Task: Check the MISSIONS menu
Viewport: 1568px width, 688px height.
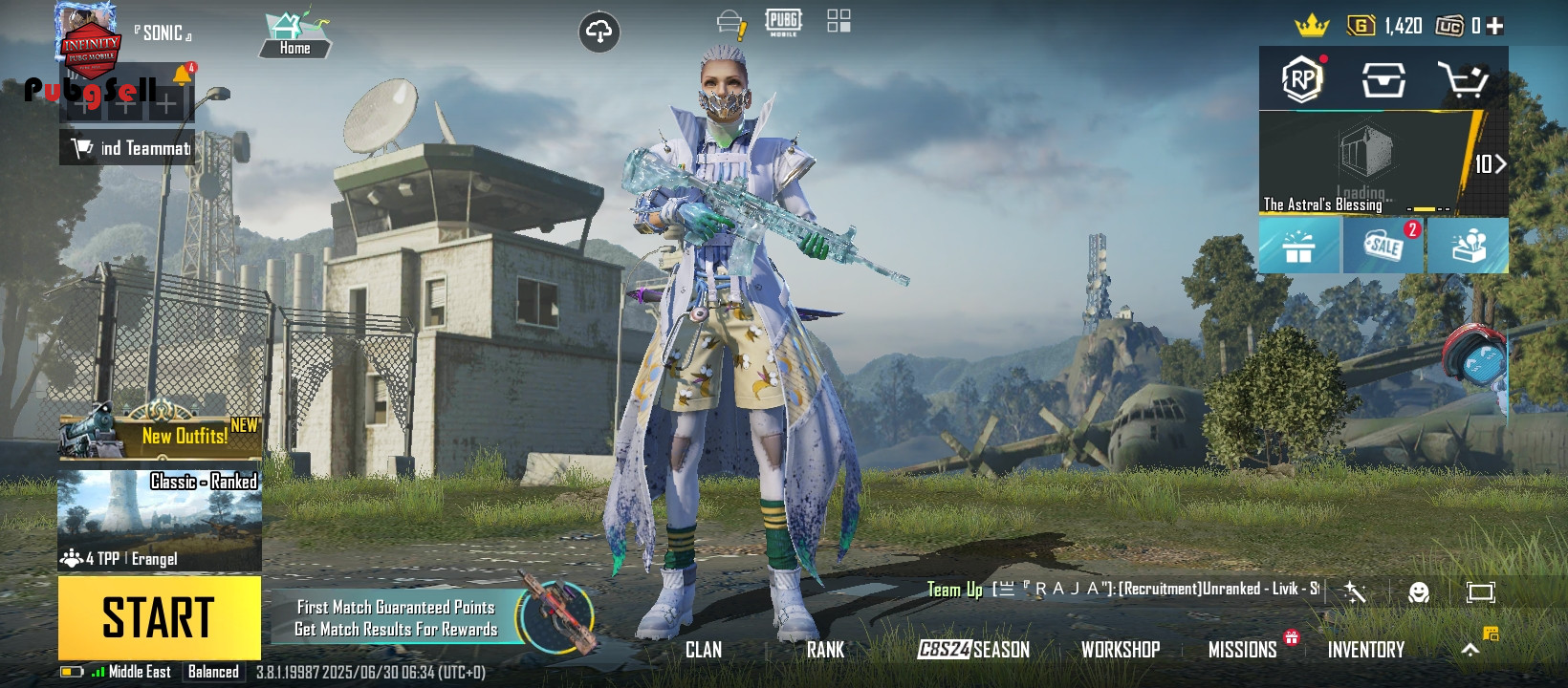Action: [1242, 650]
